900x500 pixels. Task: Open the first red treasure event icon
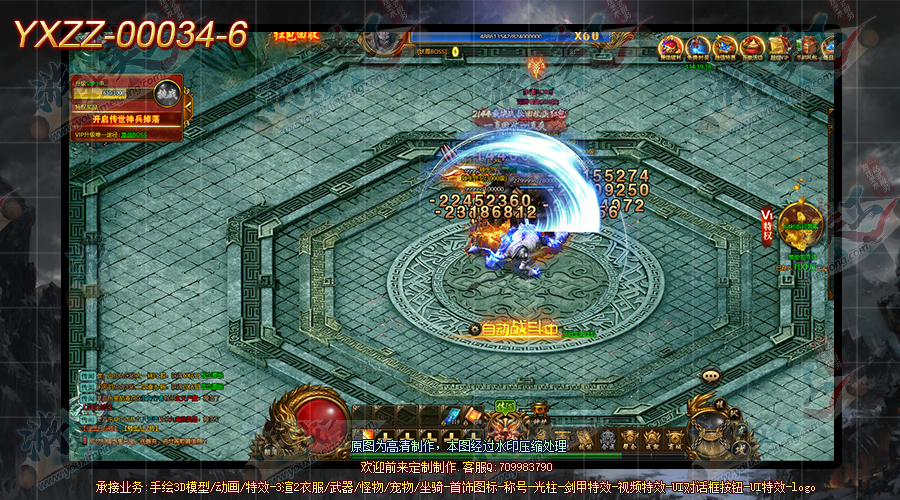pos(671,47)
